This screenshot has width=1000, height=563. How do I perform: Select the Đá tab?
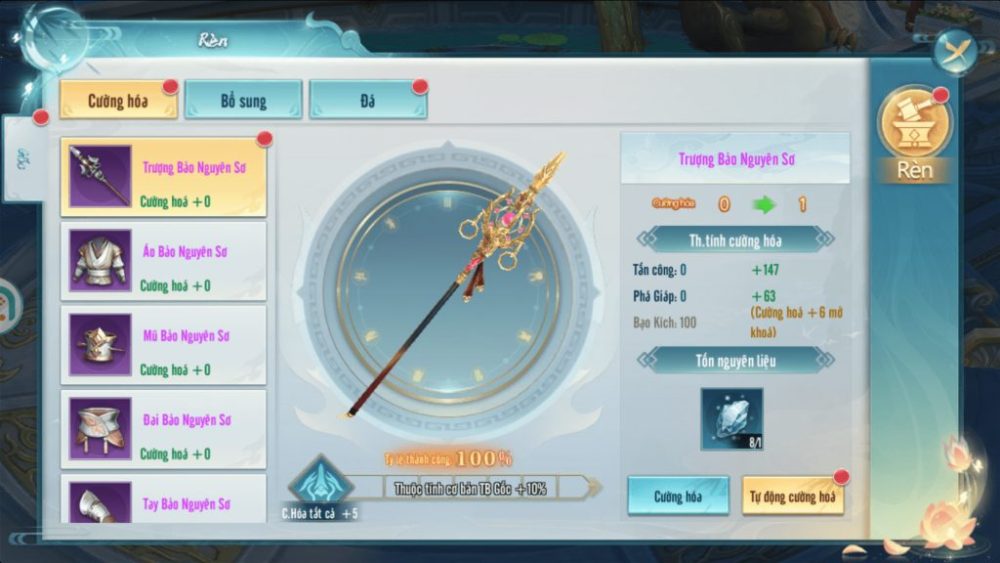tap(367, 101)
